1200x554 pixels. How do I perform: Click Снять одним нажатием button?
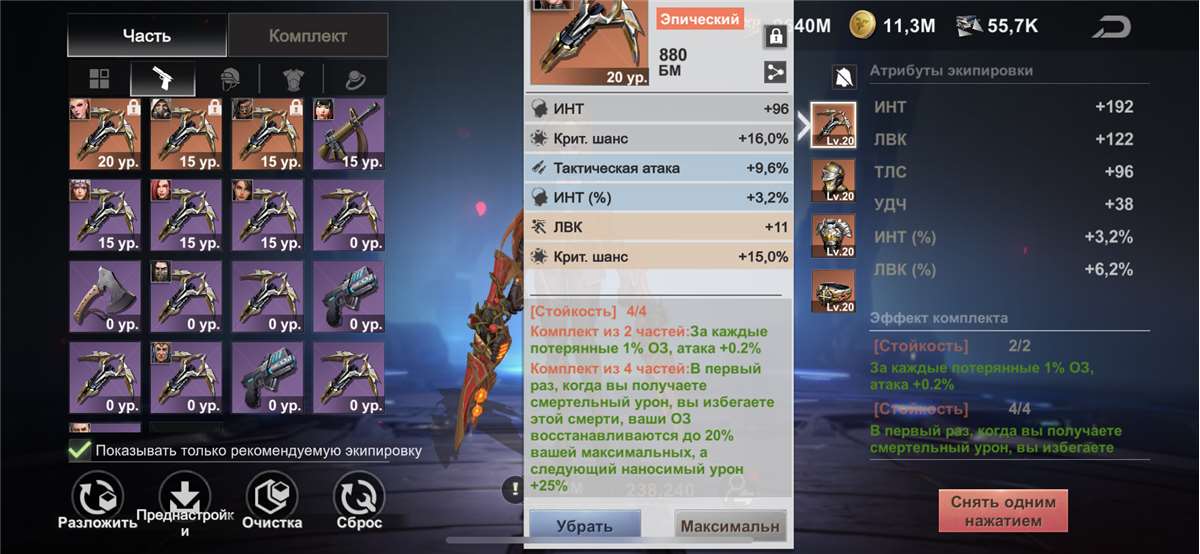tap(1003, 511)
